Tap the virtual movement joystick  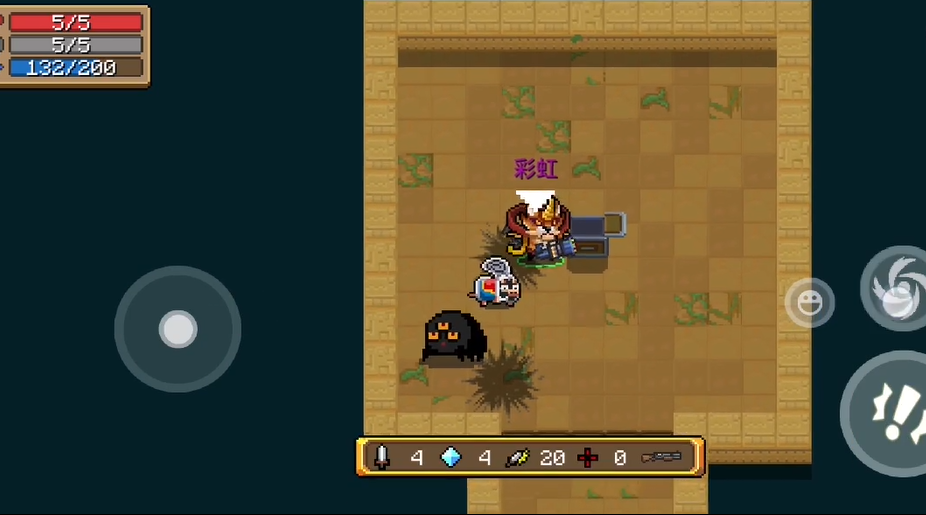(178, 329)
